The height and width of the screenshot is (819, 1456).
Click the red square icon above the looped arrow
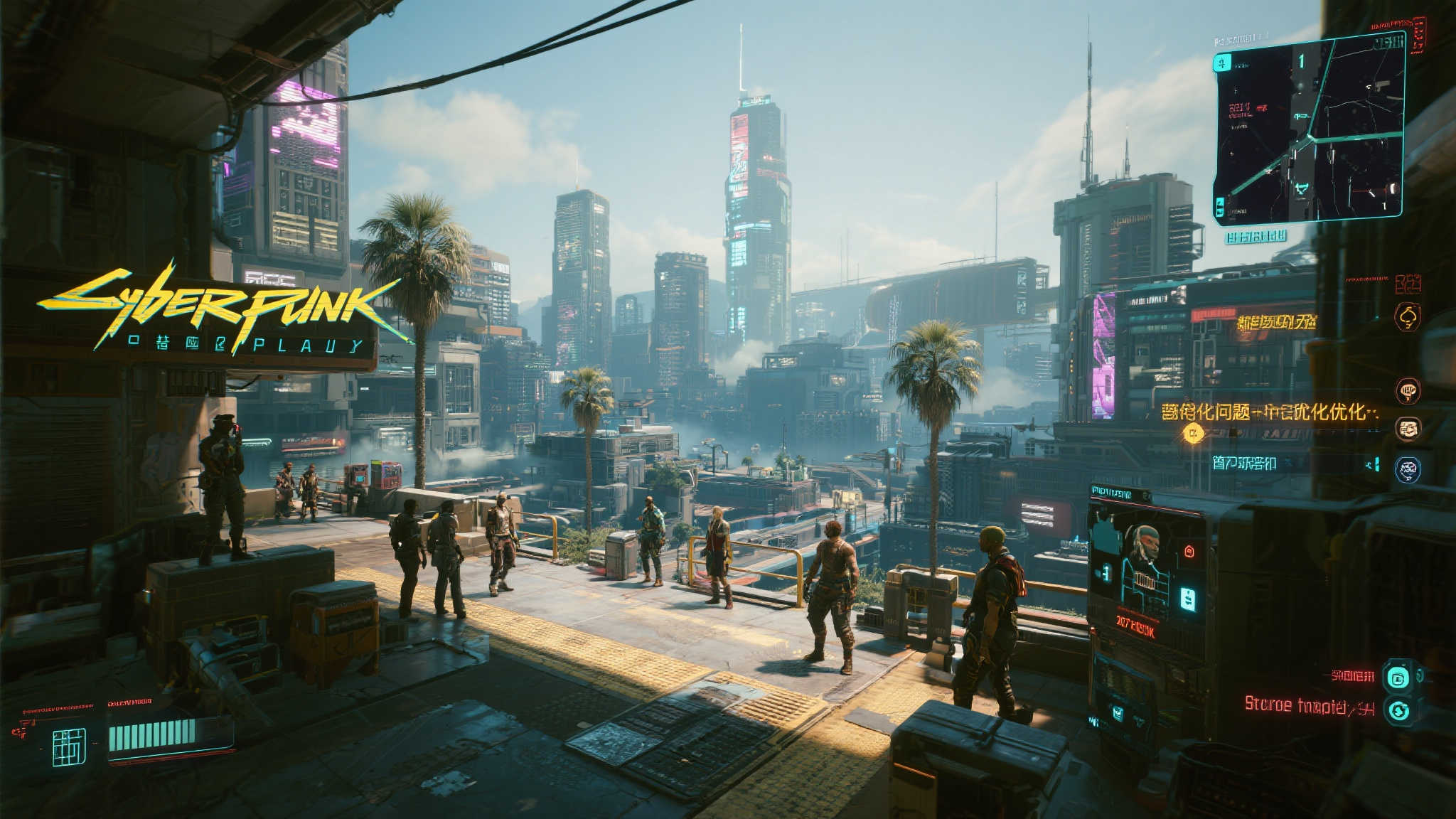(x=1408, y=284)
